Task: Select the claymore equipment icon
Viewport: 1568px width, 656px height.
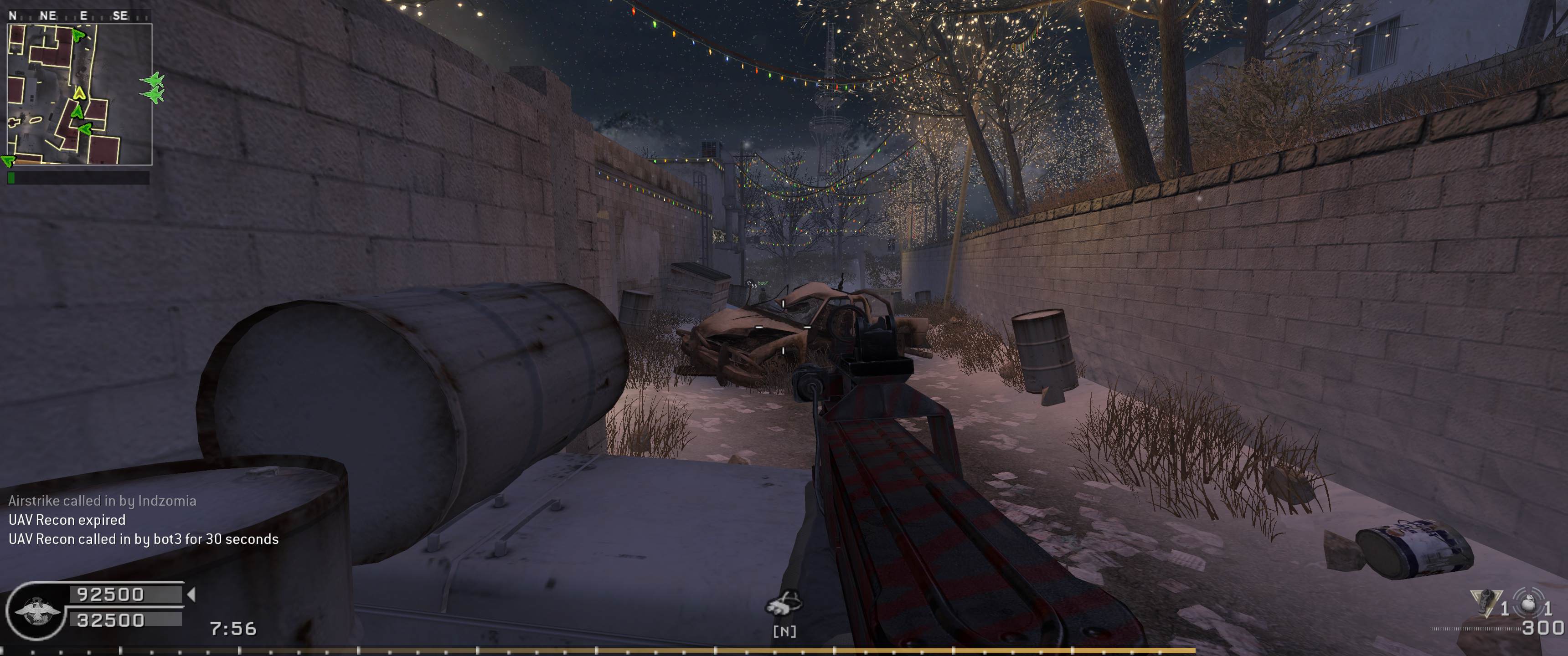Action: [1484, 602]
